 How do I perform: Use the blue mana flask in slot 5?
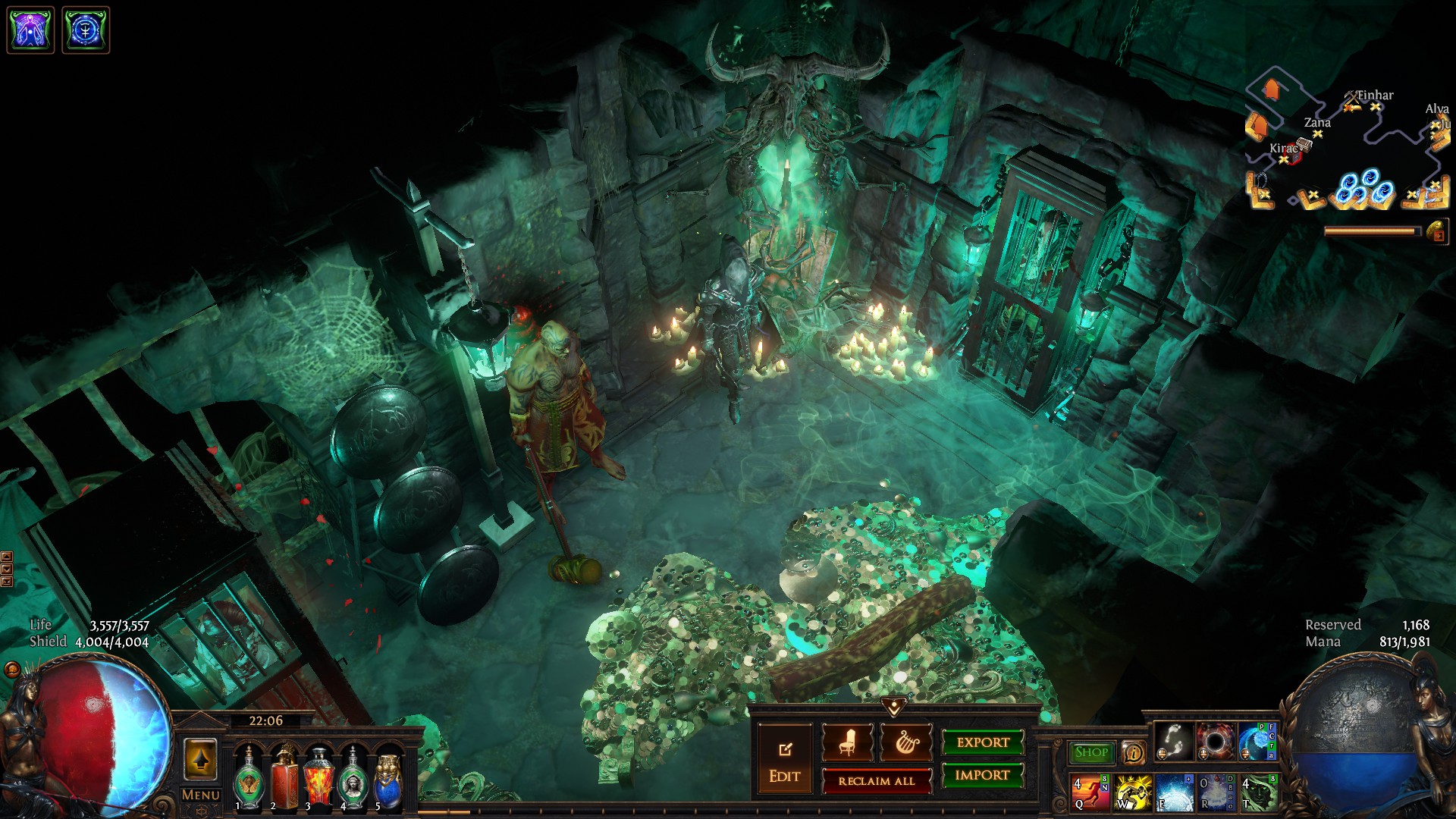pos(388,777)
